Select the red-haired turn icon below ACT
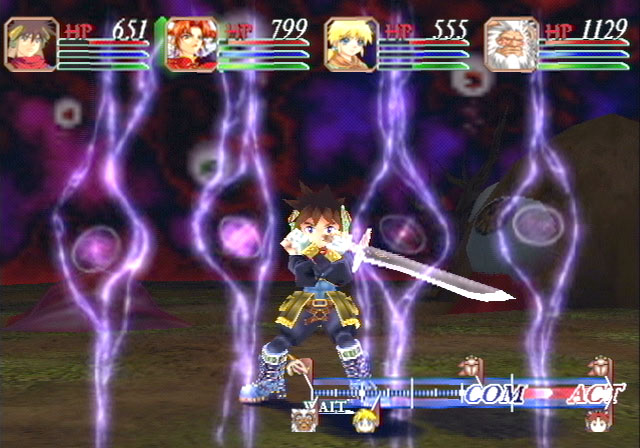This screenshot has width=640, height=448. 600,419
